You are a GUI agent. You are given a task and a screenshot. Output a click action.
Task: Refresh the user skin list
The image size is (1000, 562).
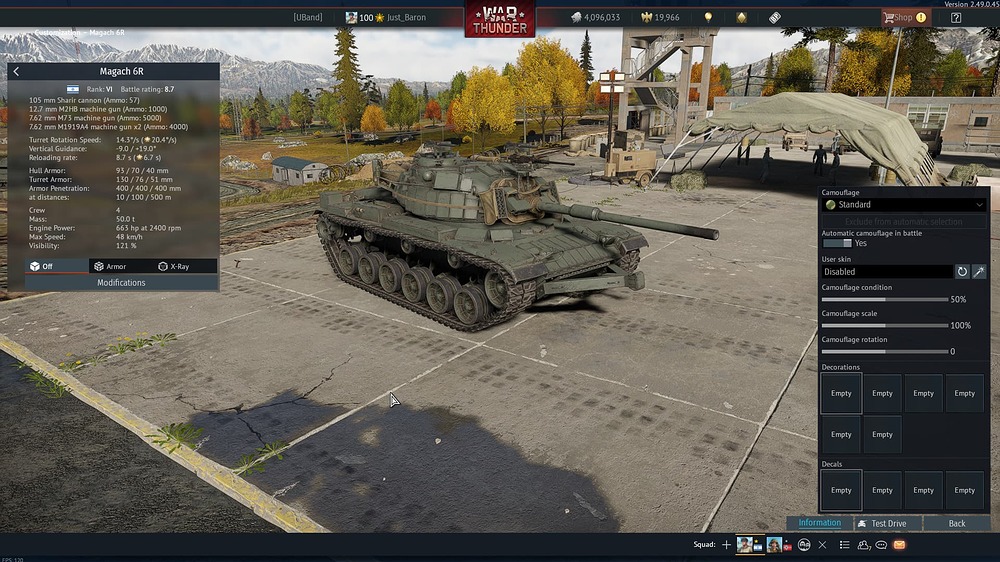click(962, 271)
